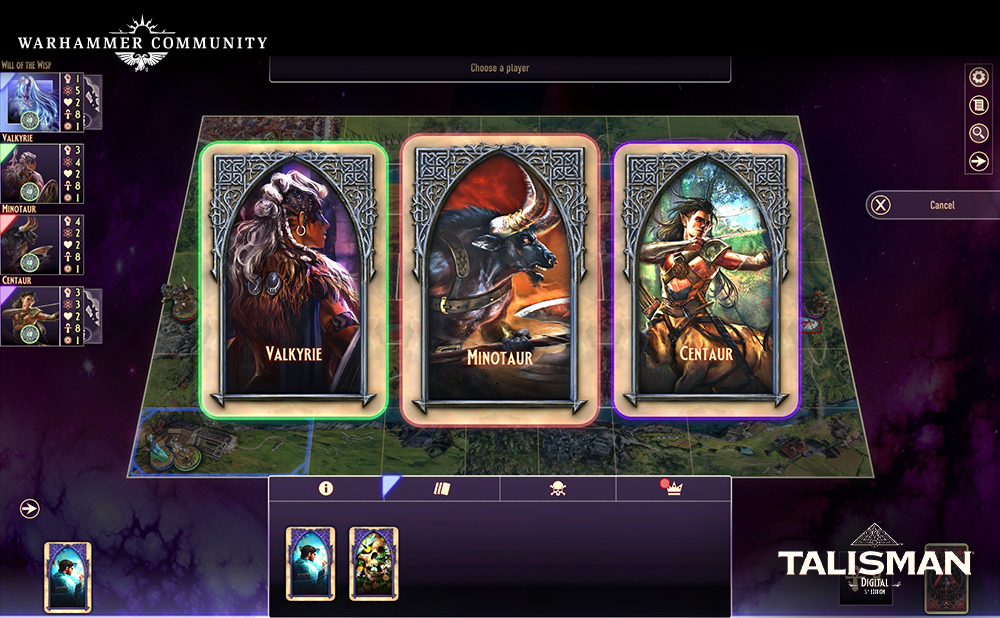Choose the Valkyrie character card
Viewport: 1000px width, 618px height.
(x=293, y=279)
